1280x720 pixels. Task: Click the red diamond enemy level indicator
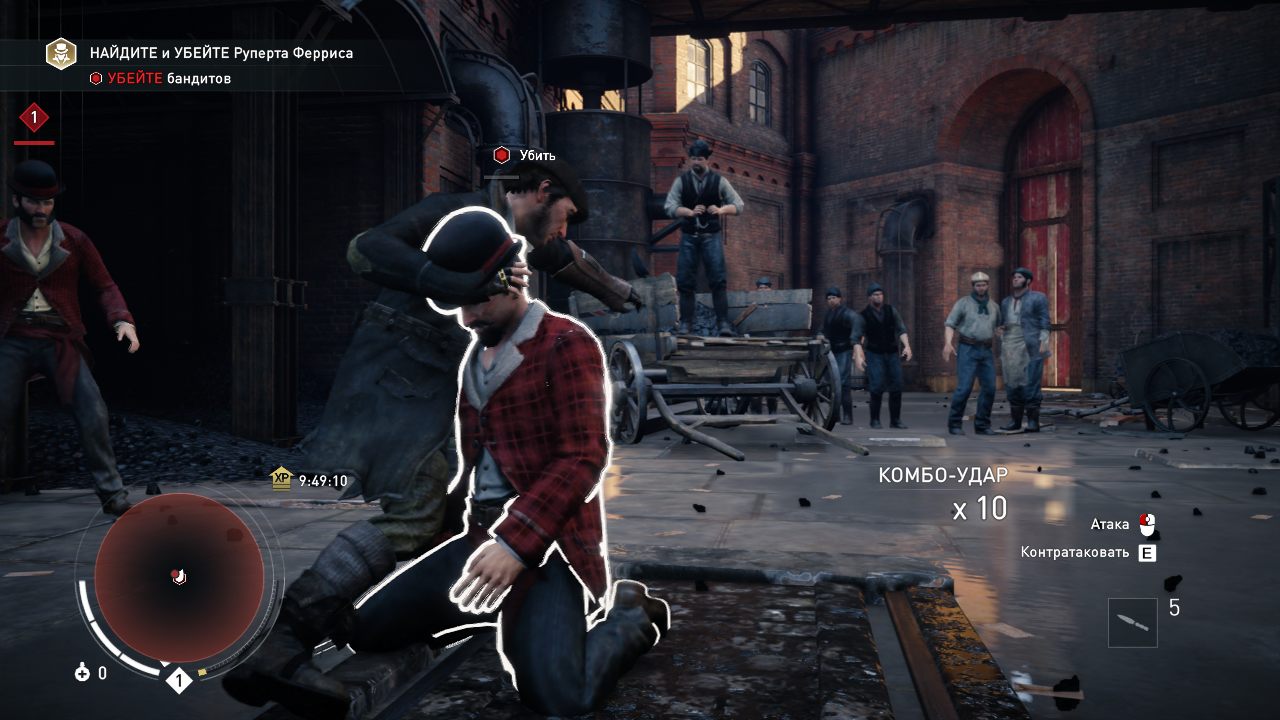pyautogui.click(x=34, y=118)
